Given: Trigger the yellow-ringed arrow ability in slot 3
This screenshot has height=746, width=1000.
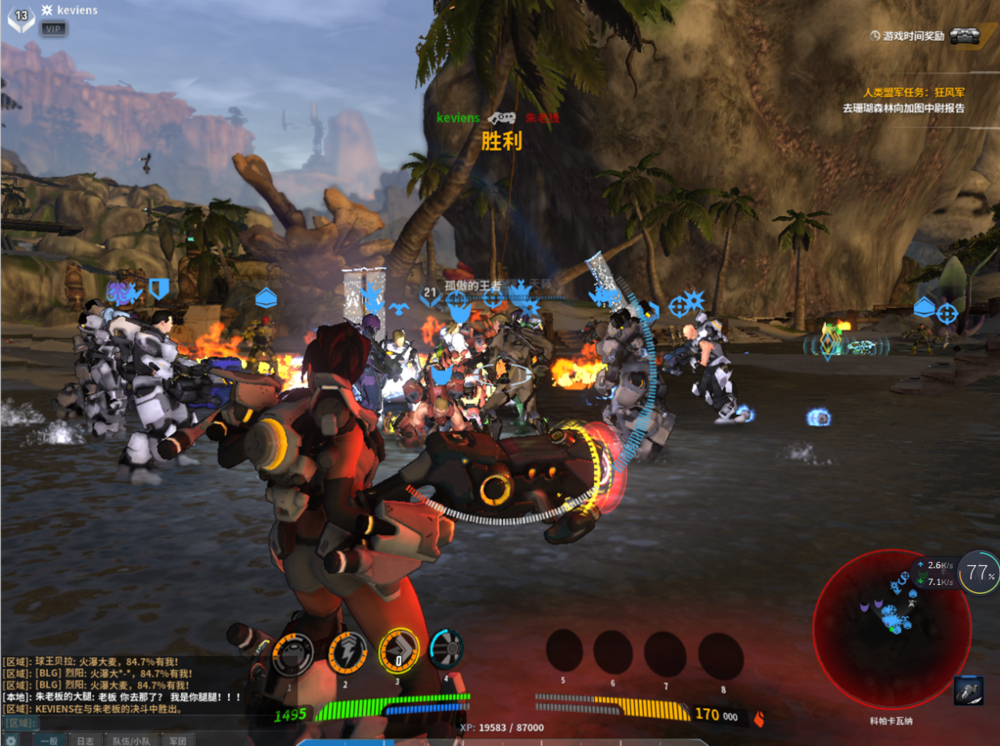Looking at the screenshot, I should click(399, 651).
